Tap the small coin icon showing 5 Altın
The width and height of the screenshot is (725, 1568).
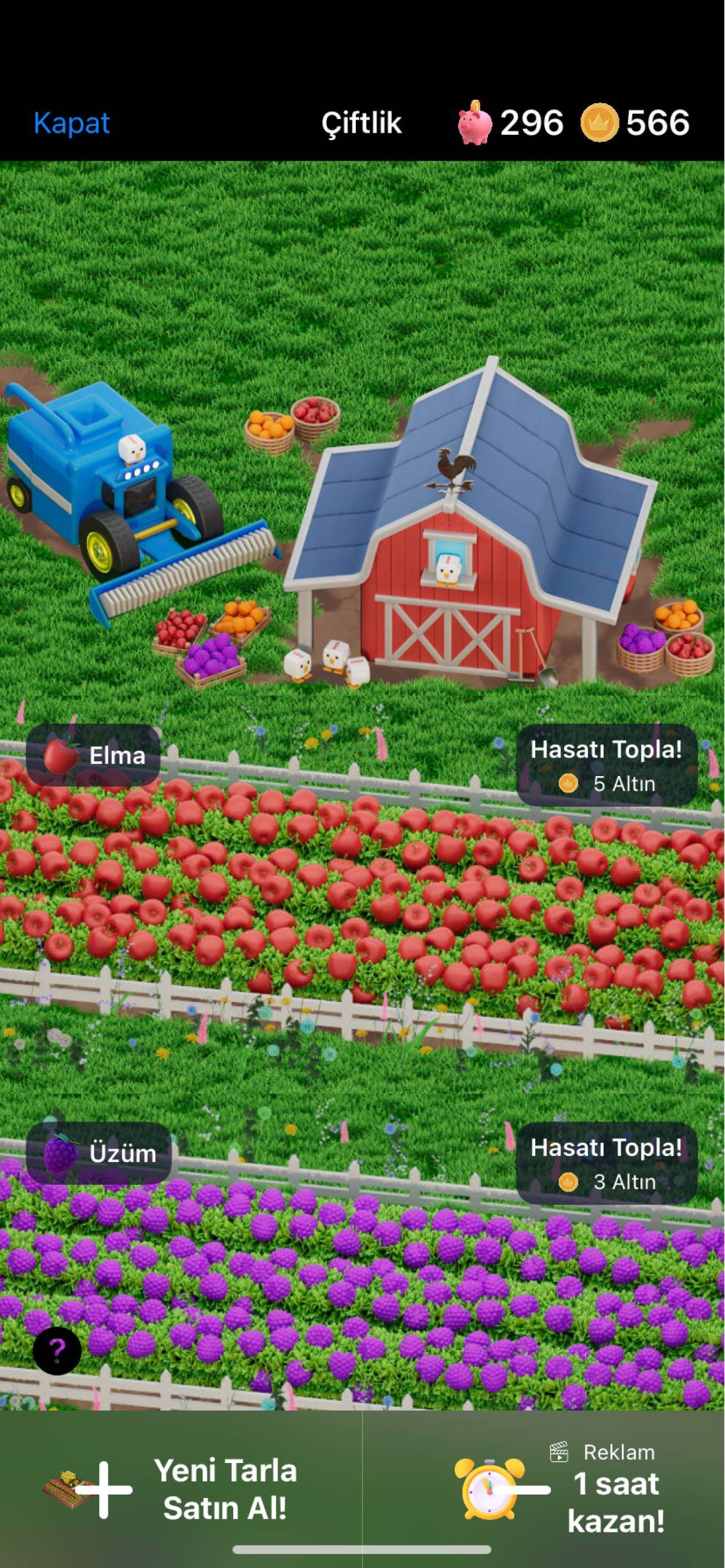[568, 784]
